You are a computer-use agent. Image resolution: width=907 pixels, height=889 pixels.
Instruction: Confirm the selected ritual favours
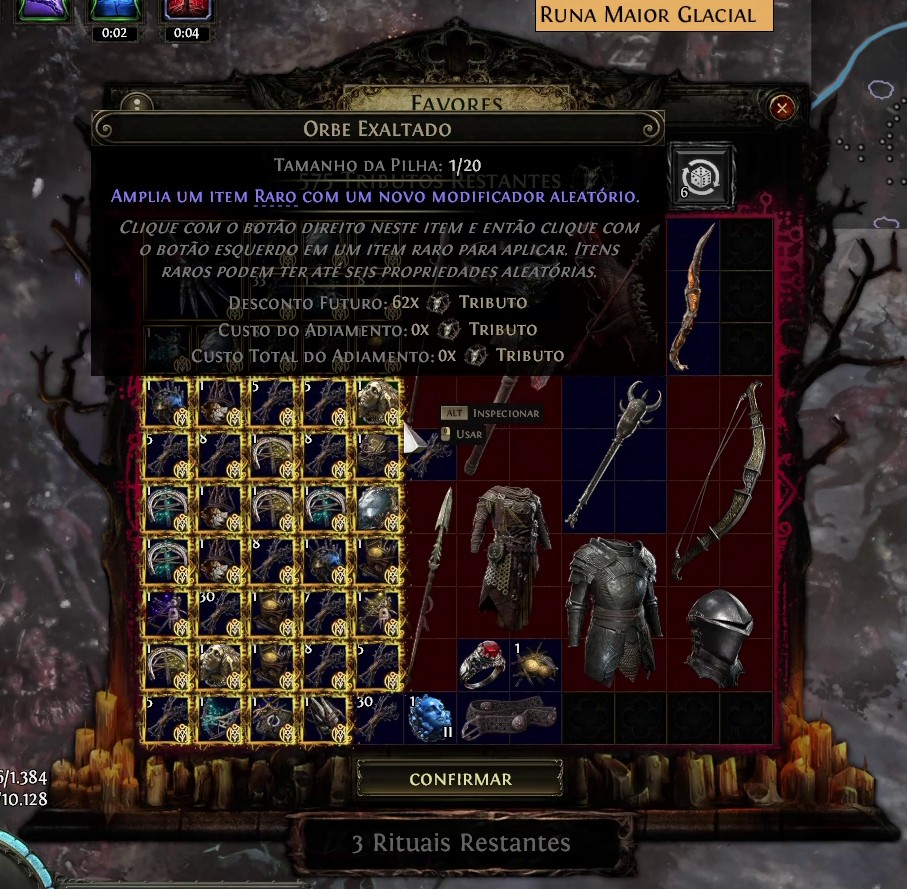pos(460,779)
